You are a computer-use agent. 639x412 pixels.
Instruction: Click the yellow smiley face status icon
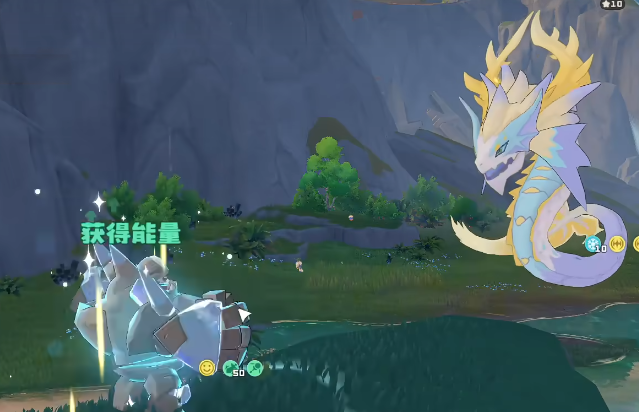click(x=207, y=368)
